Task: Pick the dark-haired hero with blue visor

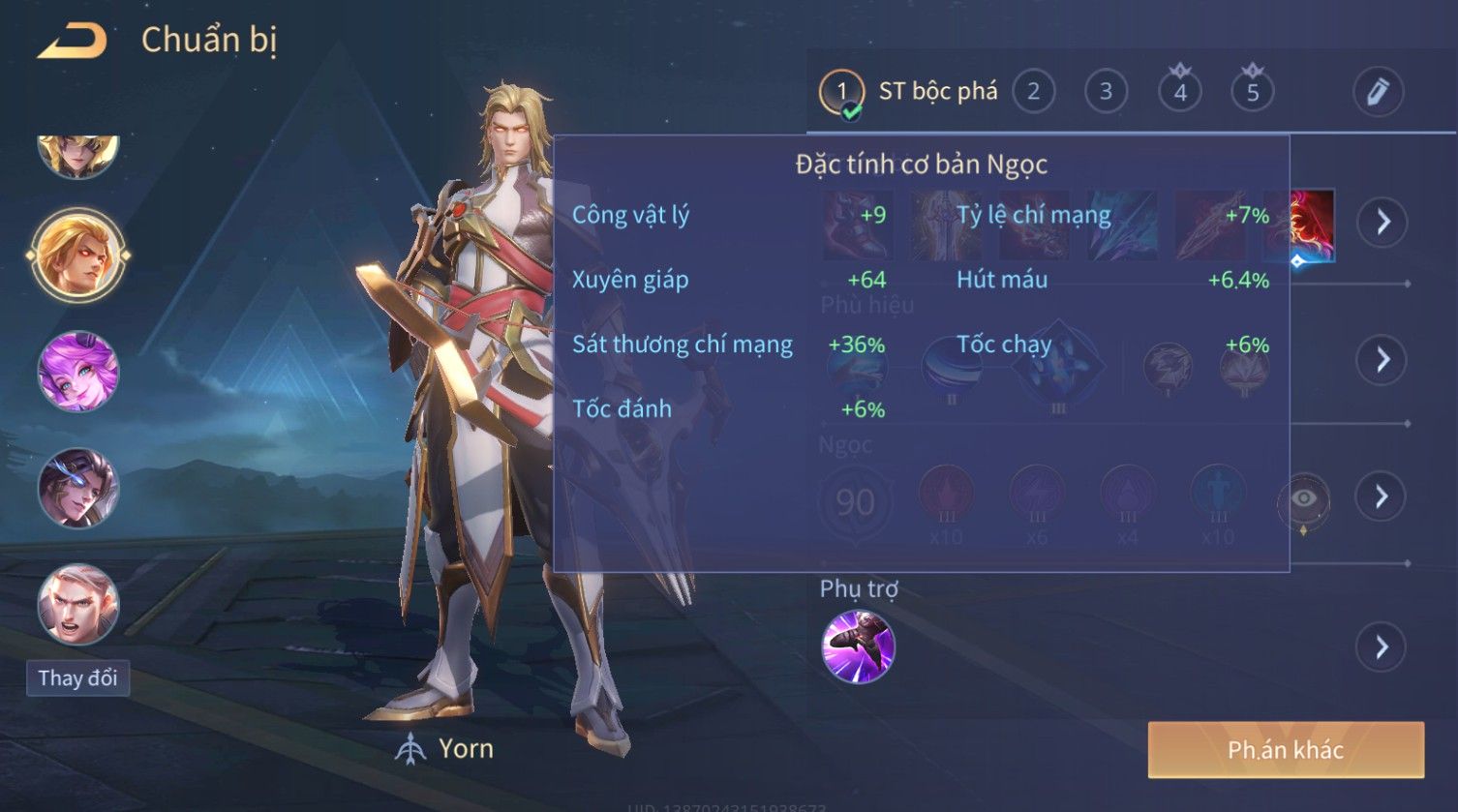Action: [x=78, y=489]
